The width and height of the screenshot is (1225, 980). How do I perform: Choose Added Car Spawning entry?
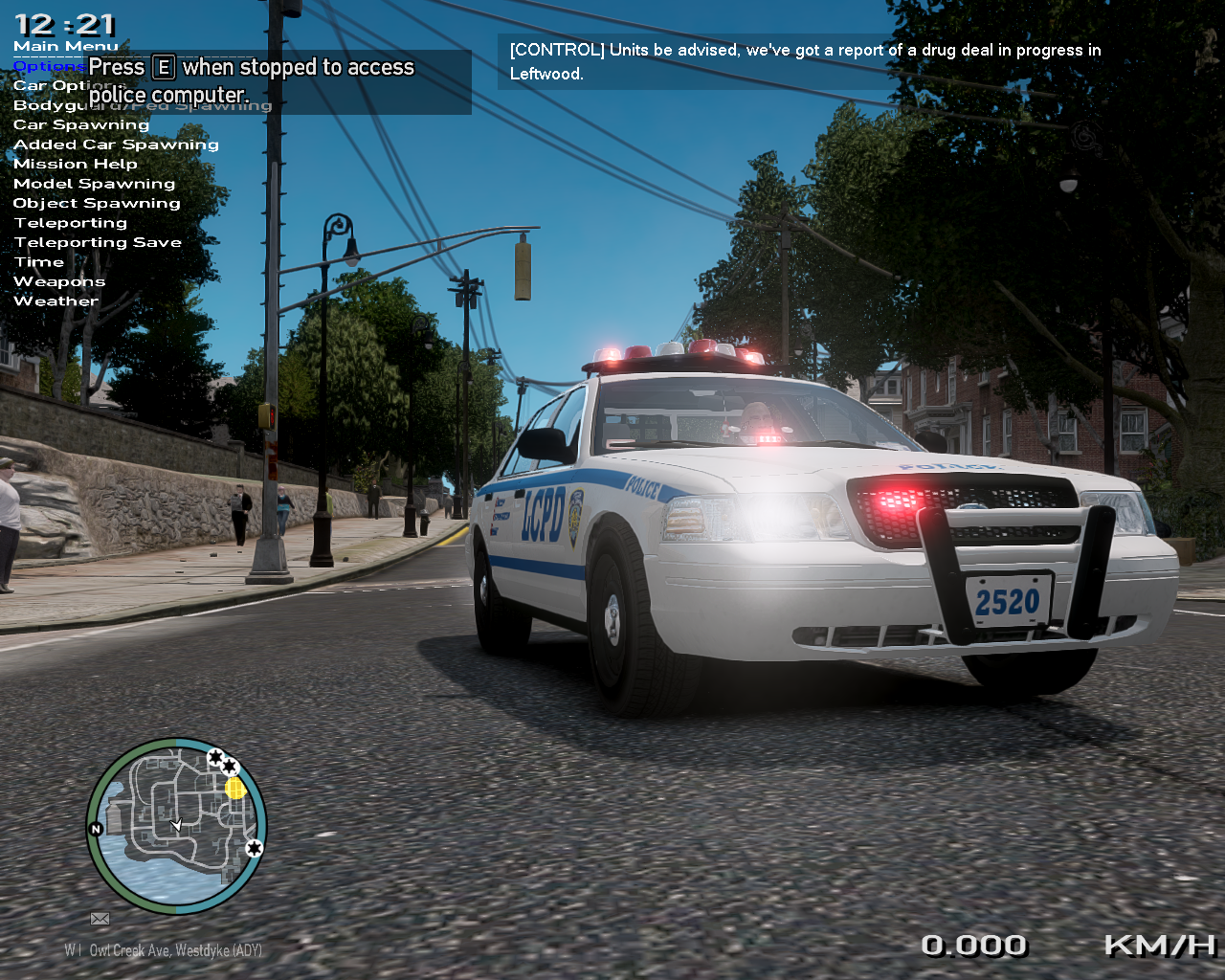pos(116,145)
